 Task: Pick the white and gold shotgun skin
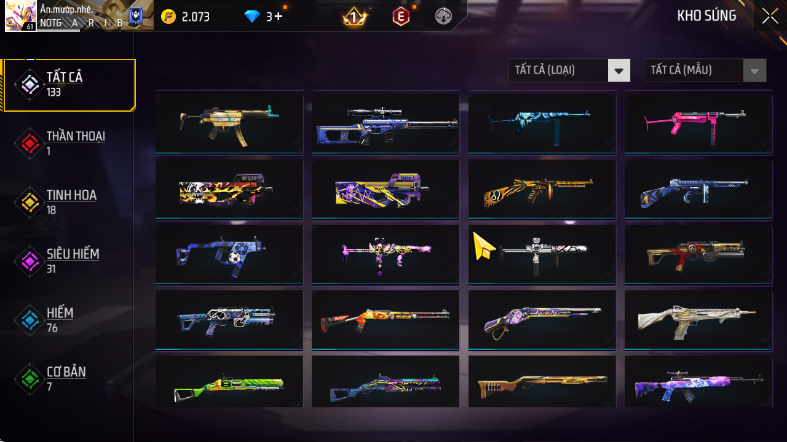point(698,320)
